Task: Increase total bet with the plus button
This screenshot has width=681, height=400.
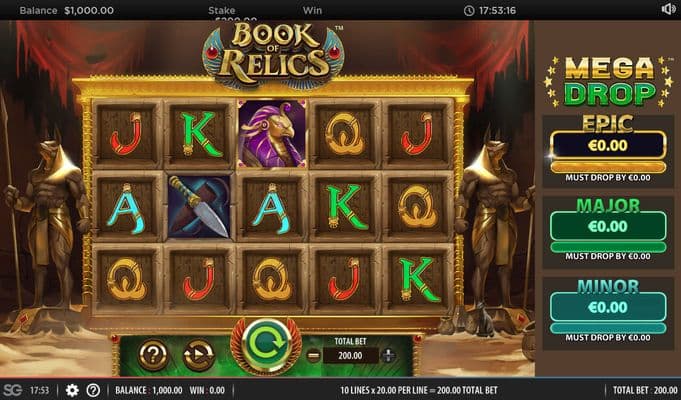Action: tap(389, 355)
